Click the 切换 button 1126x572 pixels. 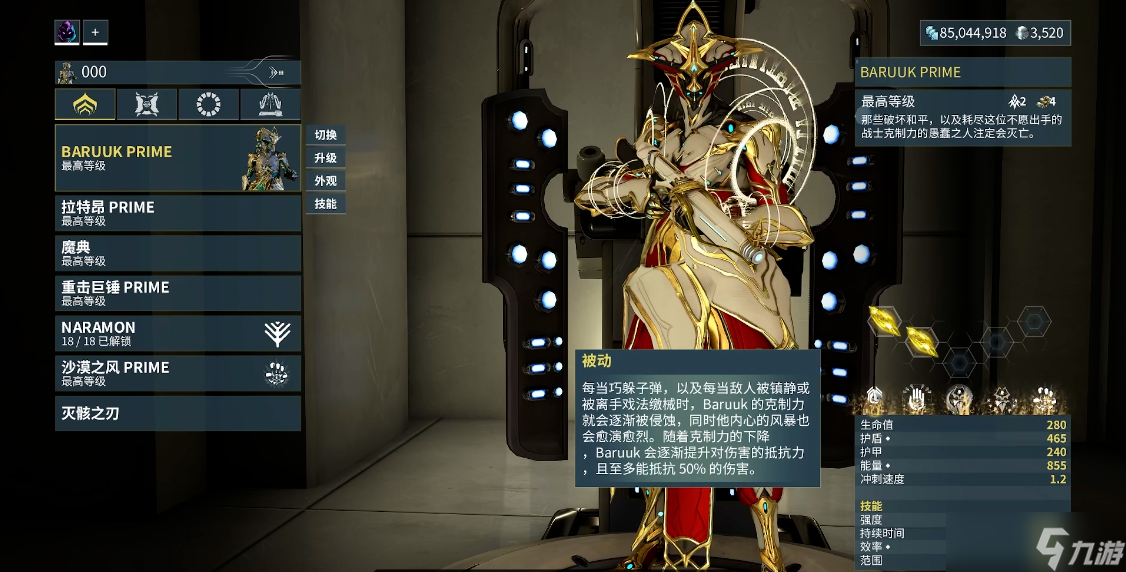click(x=326, y=135)
